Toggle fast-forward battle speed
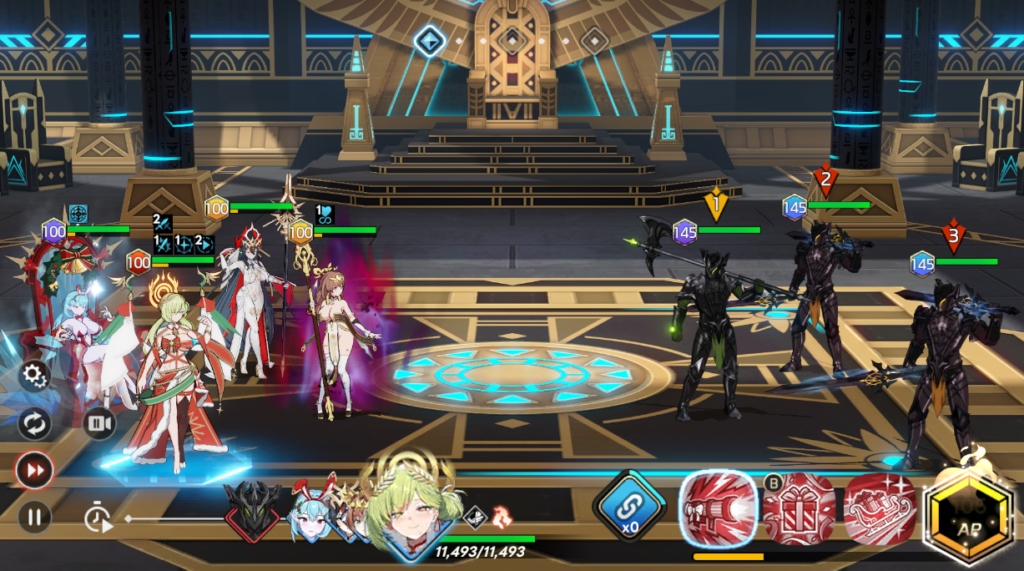This screenshot has height=571, width=1024. (34, 470)
